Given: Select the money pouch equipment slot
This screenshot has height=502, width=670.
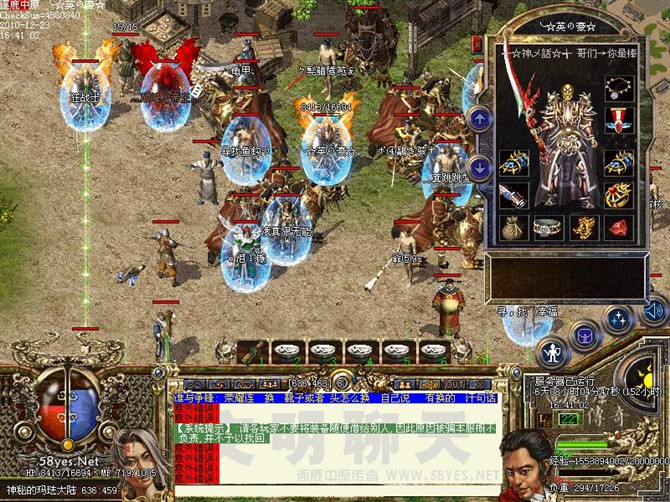Looking at the screenshot, I should [513, 228].
